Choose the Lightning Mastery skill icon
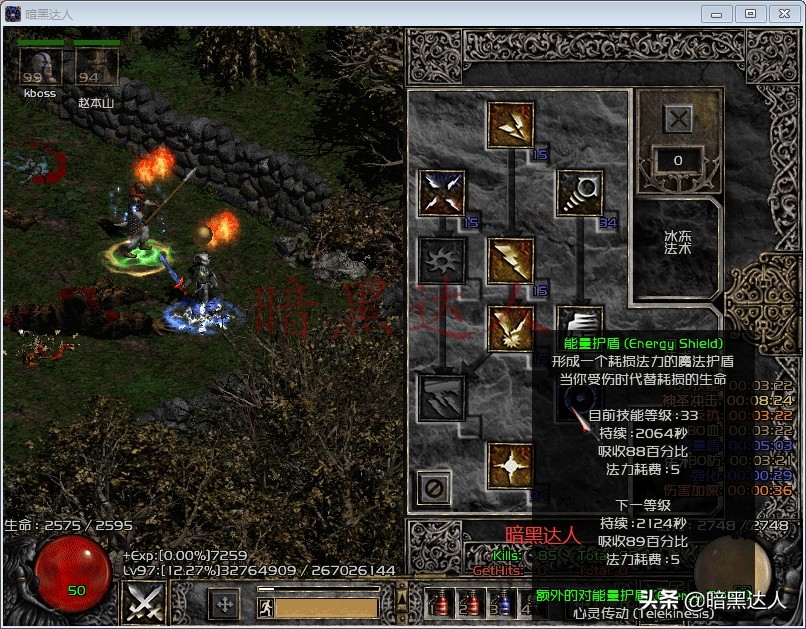 tap(511, 465)
